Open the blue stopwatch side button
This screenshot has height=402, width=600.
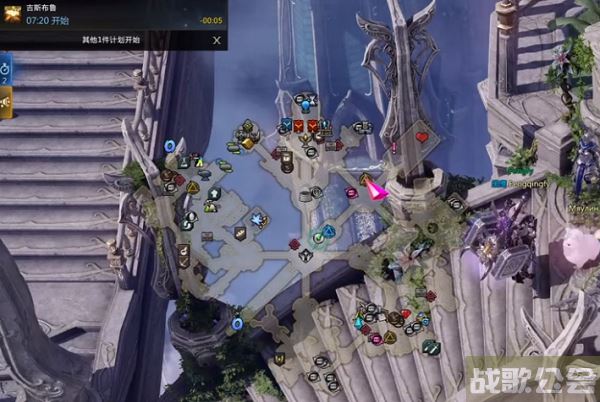click(x=5, y=69)
